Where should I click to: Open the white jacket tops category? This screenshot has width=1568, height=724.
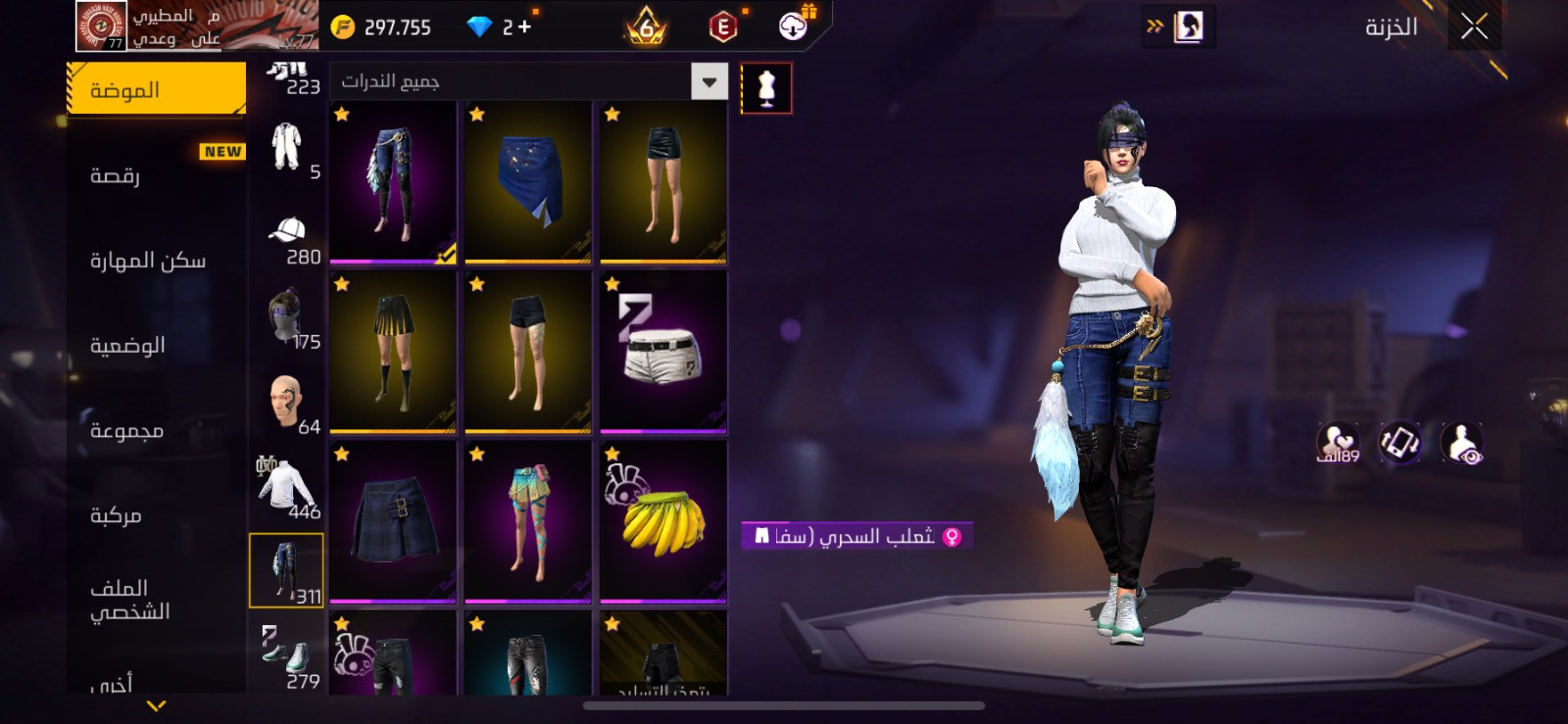(x=287, y=486)
